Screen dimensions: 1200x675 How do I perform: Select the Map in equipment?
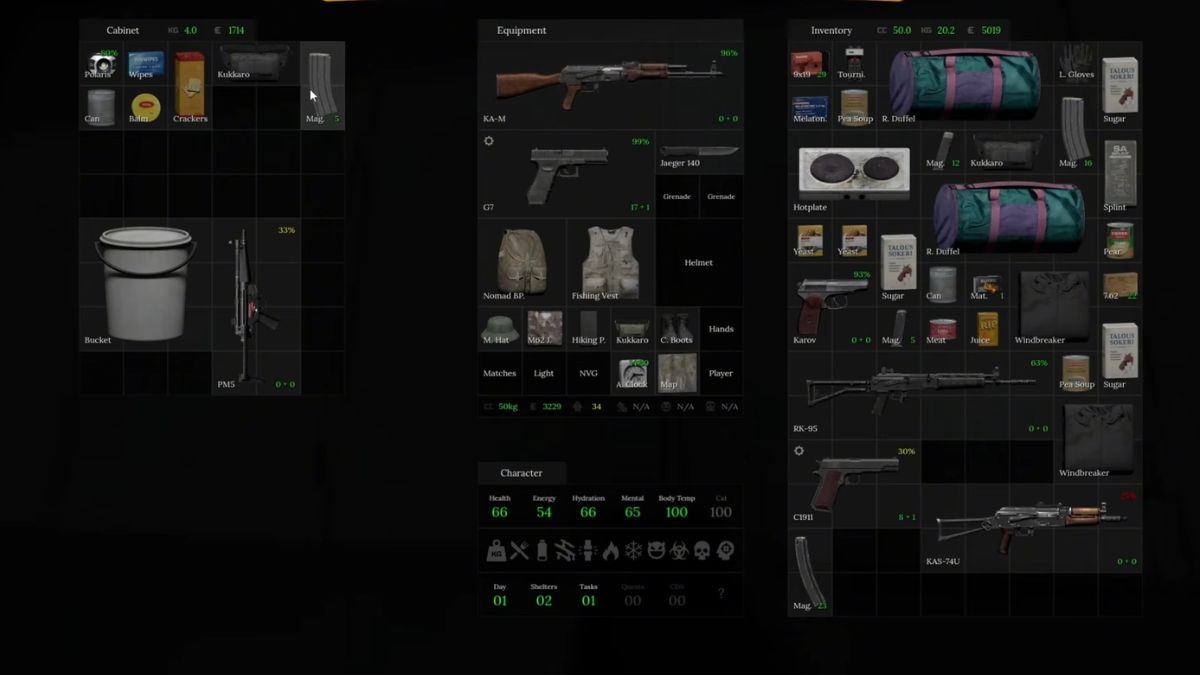[x=675, y=372]
